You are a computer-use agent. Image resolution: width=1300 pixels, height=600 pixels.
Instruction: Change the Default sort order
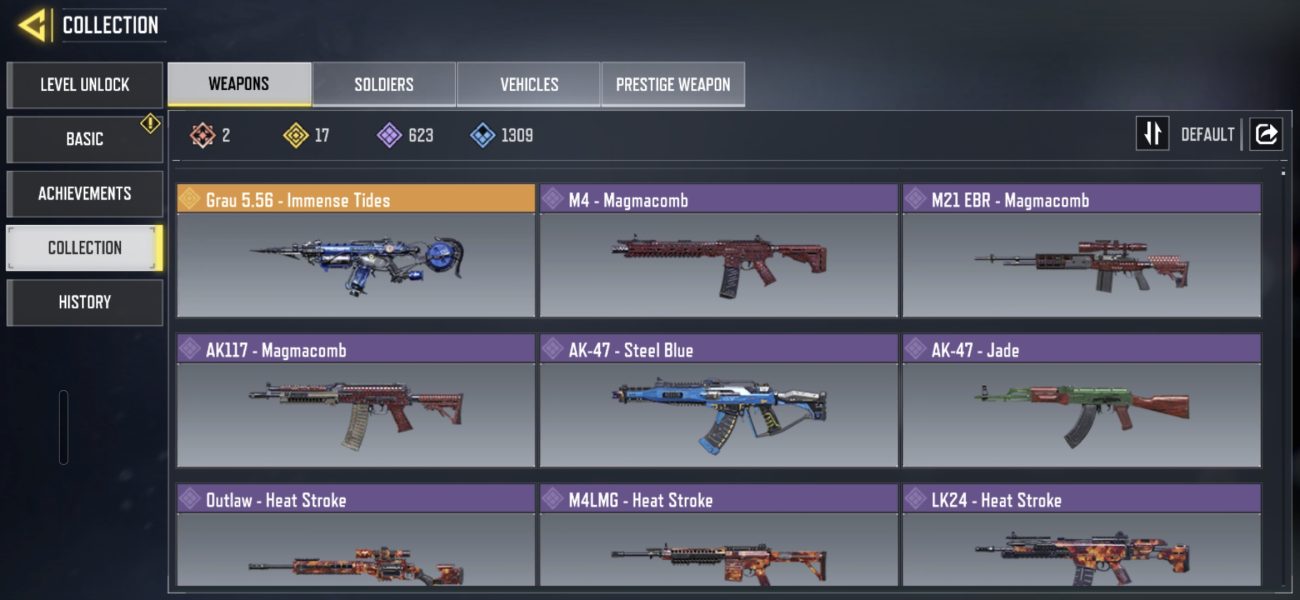click(x=1152, y=134)
